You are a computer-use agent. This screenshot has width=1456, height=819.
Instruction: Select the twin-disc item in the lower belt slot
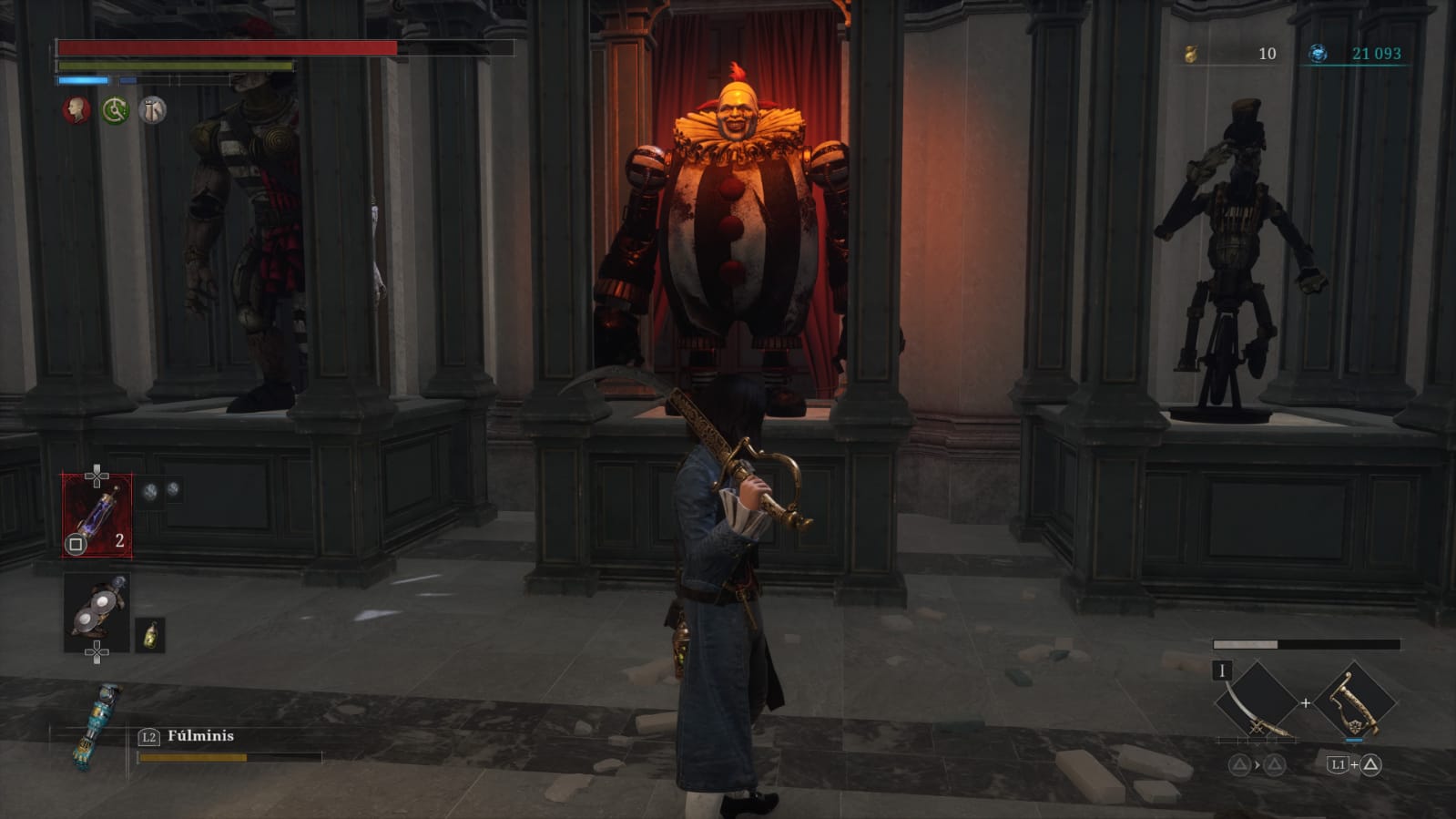[96, 612]
